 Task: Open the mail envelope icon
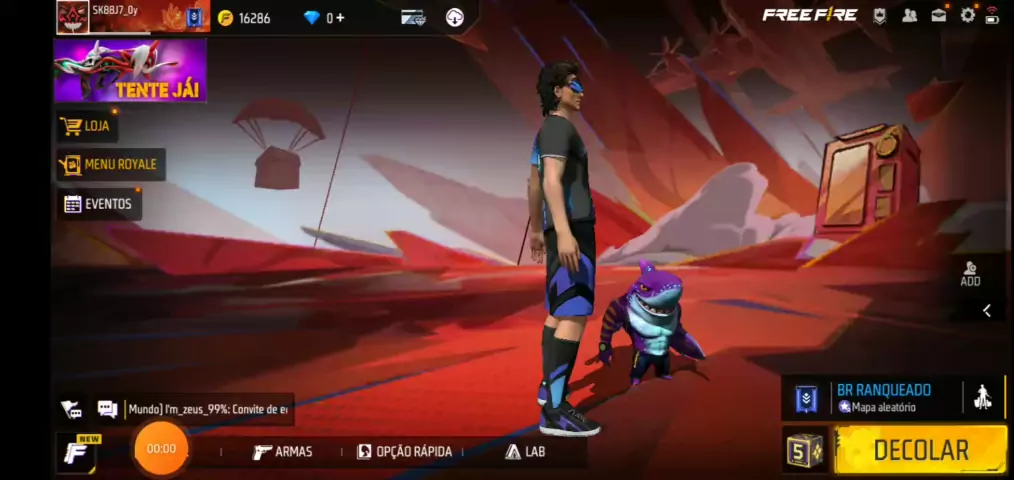(939, 15)
